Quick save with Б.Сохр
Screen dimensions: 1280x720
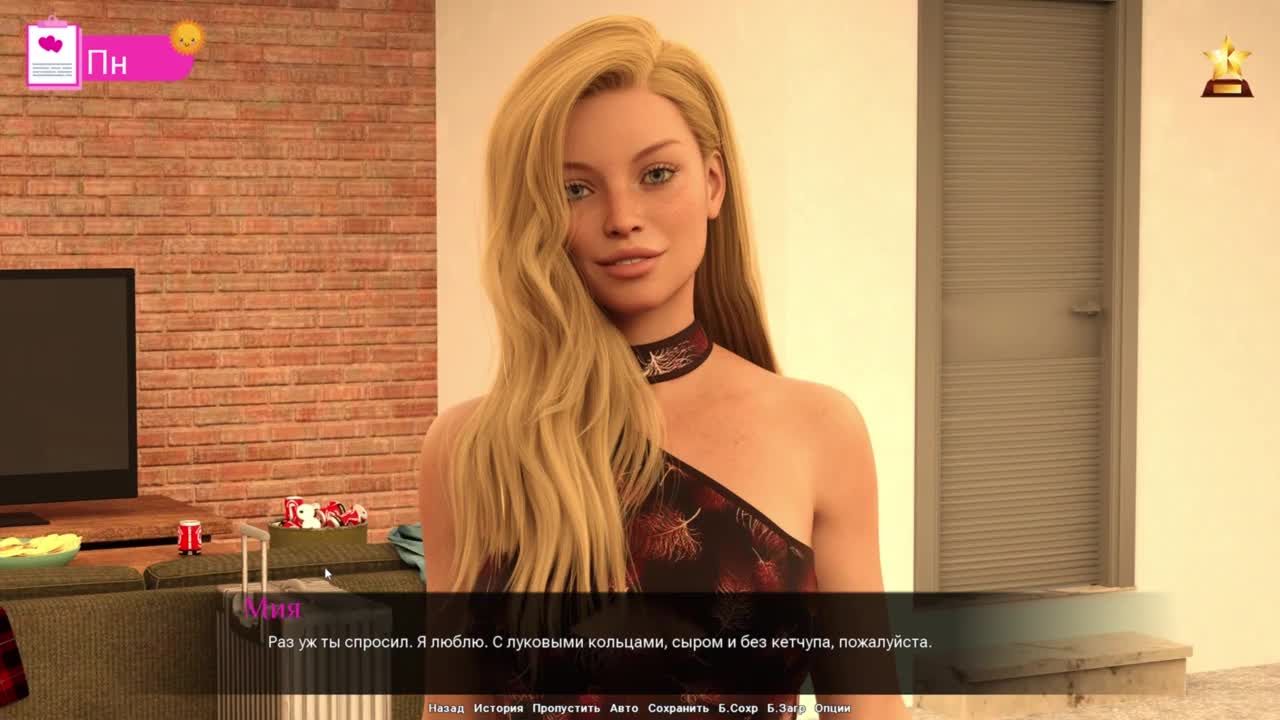click(738, 708)
